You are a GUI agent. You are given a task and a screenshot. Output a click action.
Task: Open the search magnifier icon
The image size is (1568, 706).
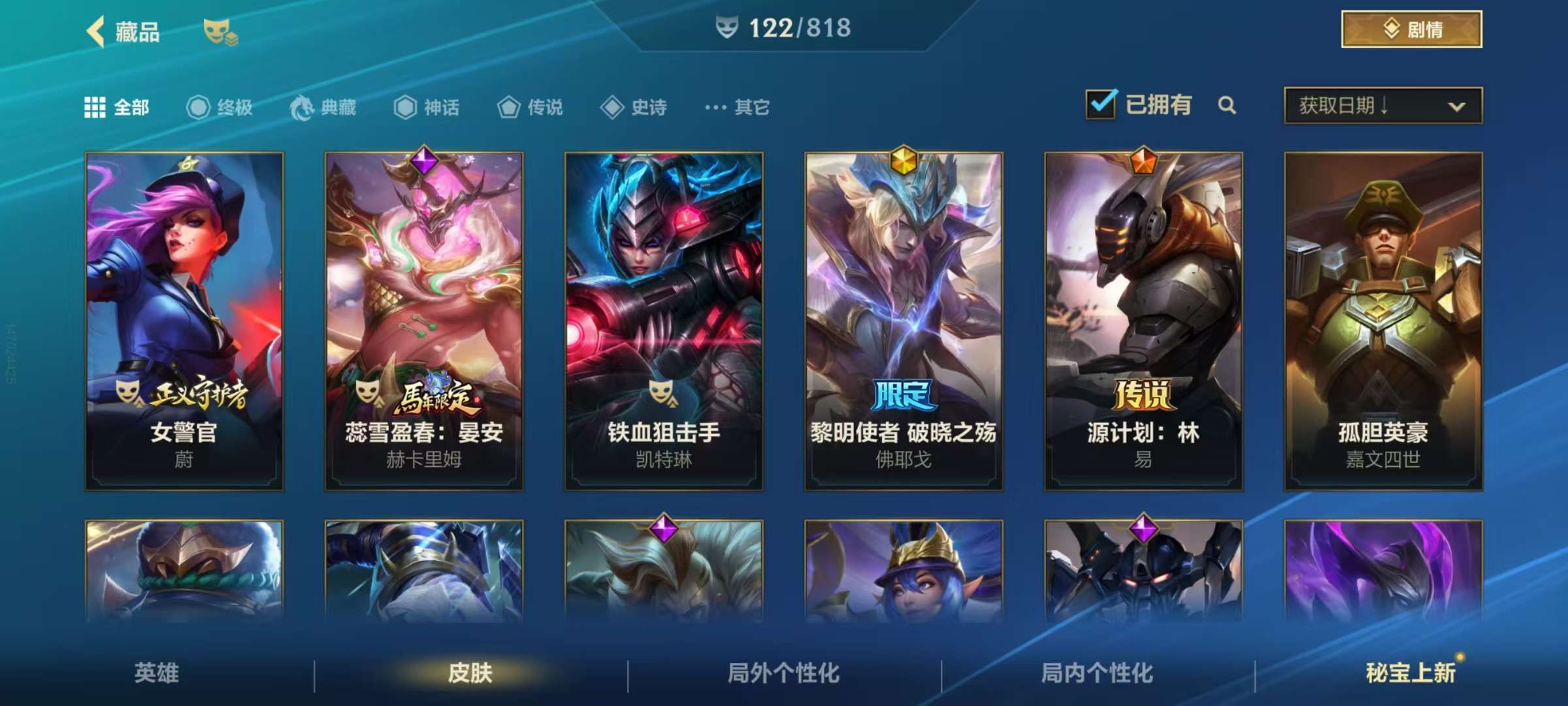coord(1228,105)
